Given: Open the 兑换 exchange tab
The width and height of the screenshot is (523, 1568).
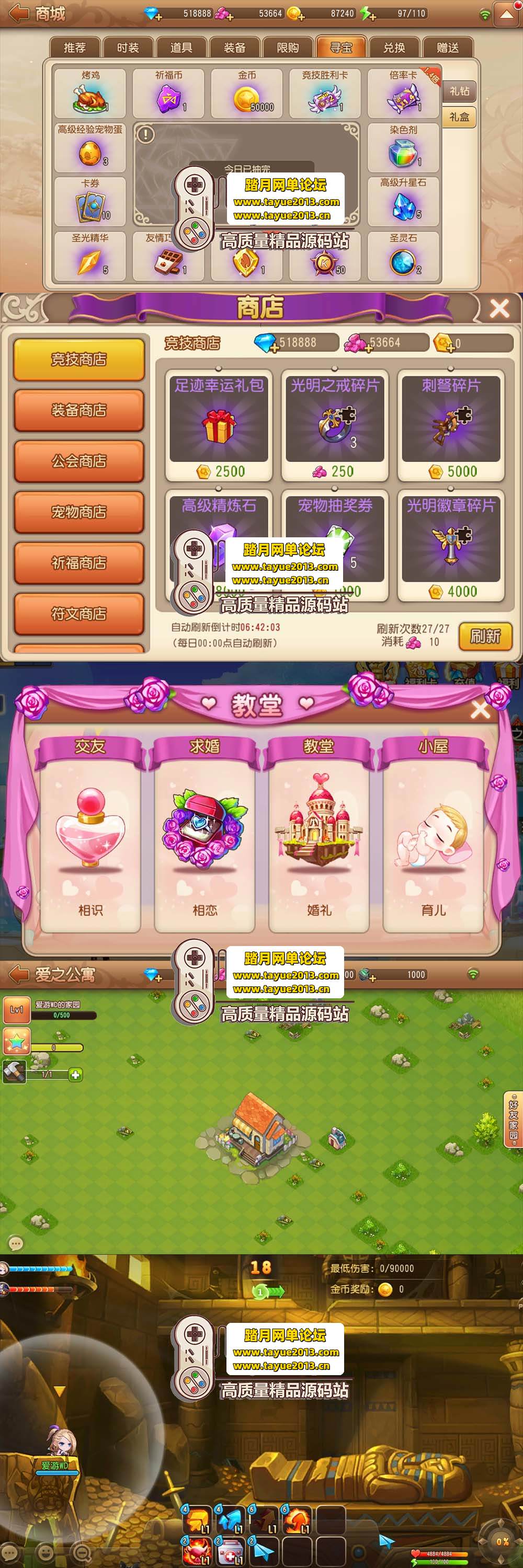Looking at the screenshot, I should coord(394,48).
